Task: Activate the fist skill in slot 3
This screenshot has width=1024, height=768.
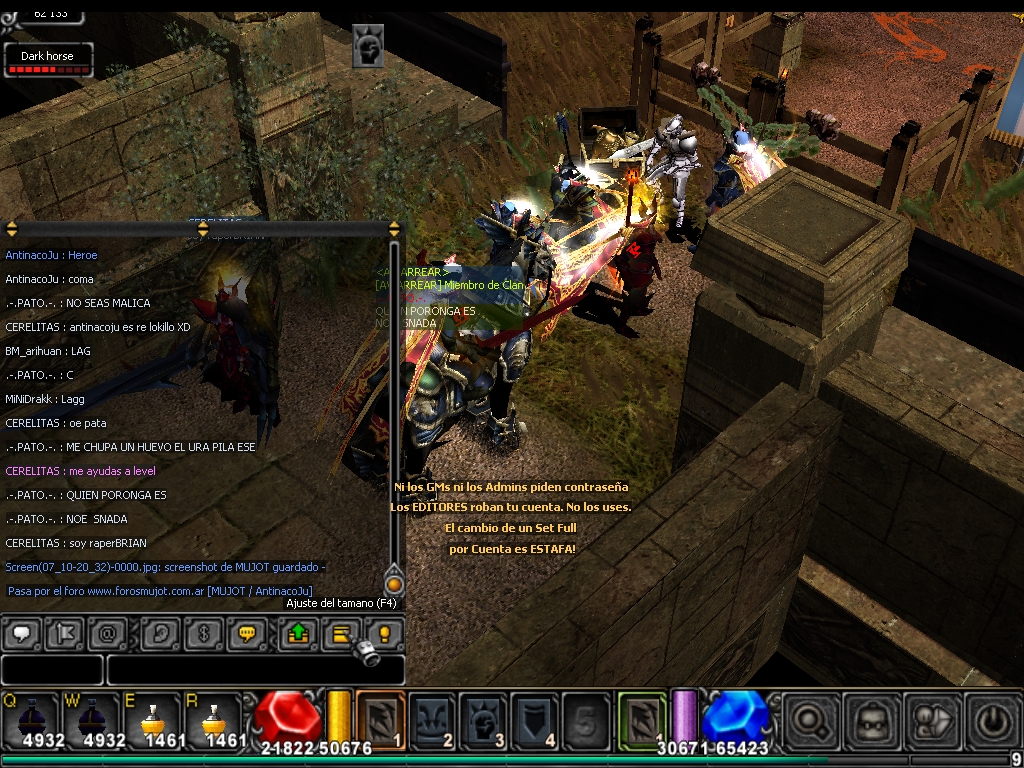Action: pyautogui.click(x=484, y=717)
